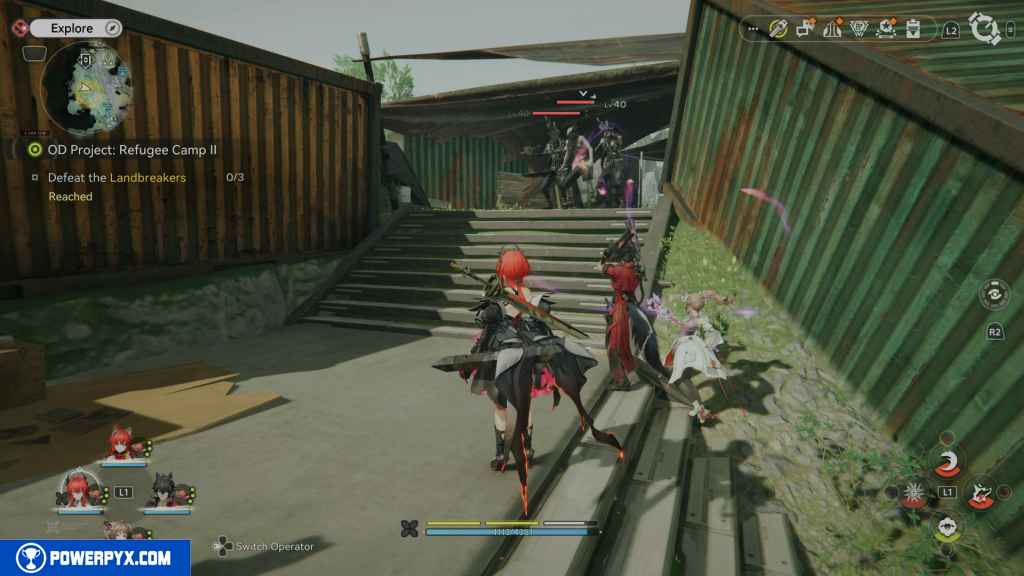Image resolution: width=1024 pixels, height=576 pixels.
Task: Open the ellipsis more-options menu
Action: click(755, 30)
